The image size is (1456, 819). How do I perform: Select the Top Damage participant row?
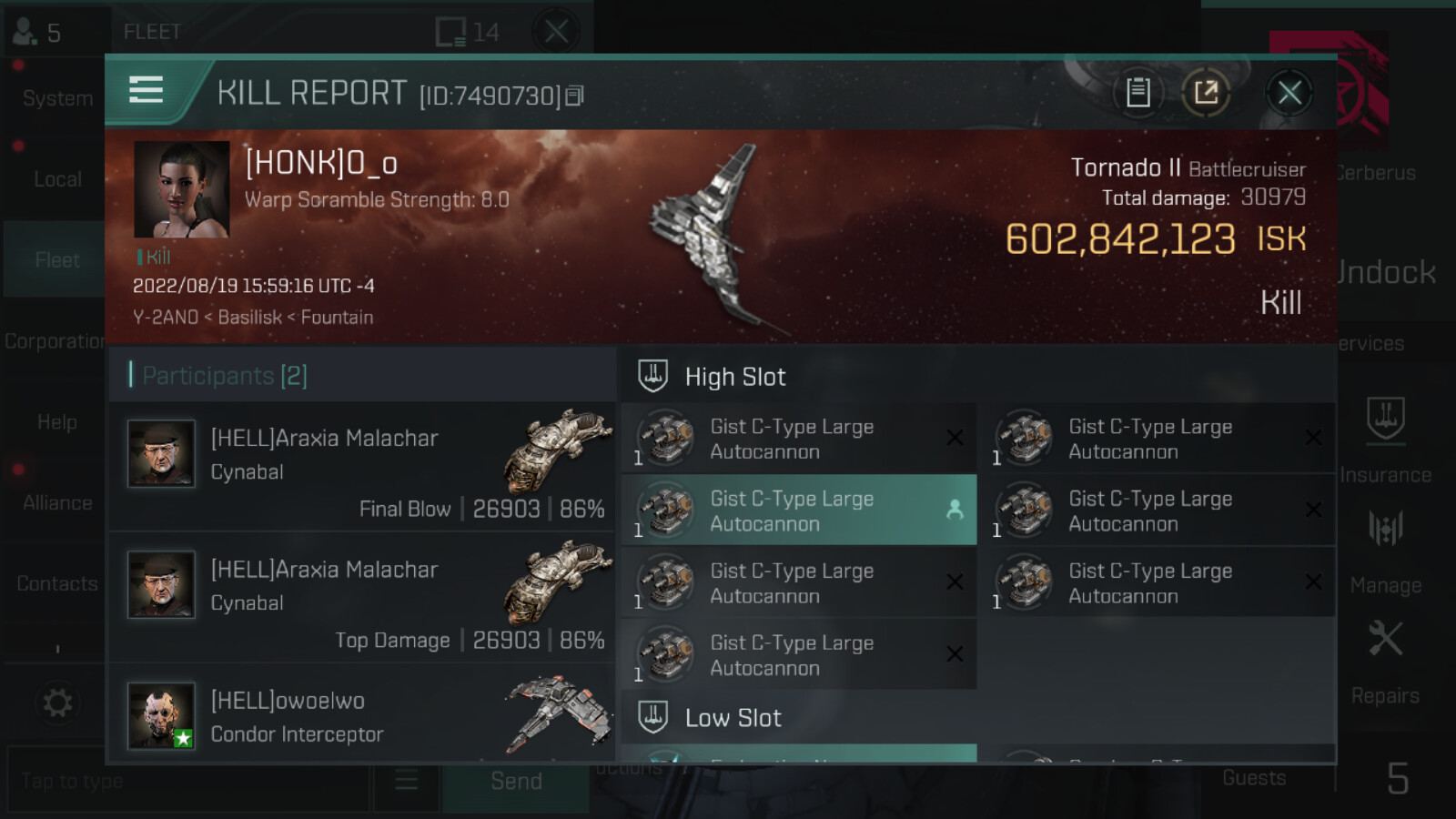(x=362, y=598)
